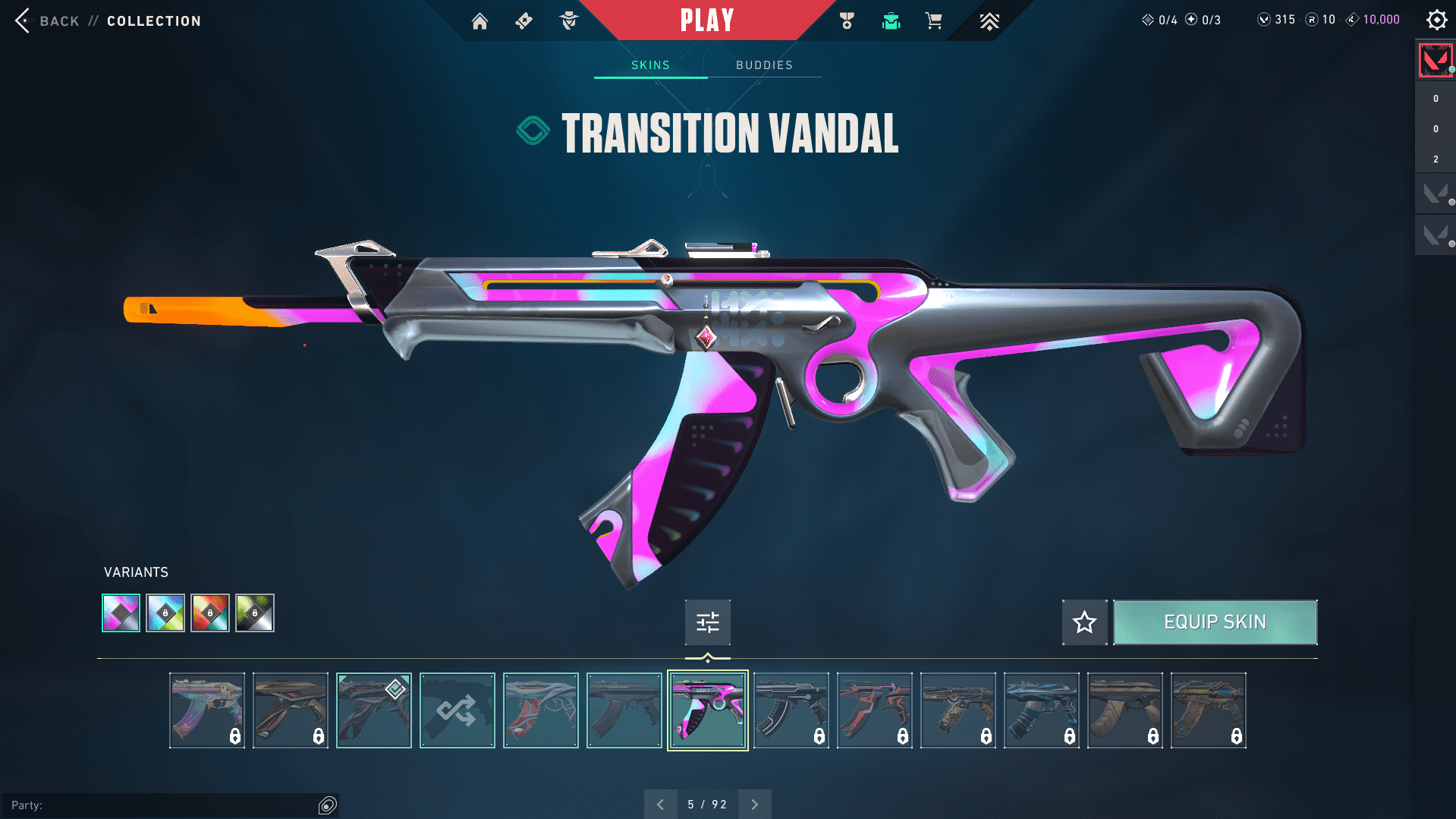Choose the default black Vandal thumbnail
Screen dimensions: 1456x819
point(624,710)
